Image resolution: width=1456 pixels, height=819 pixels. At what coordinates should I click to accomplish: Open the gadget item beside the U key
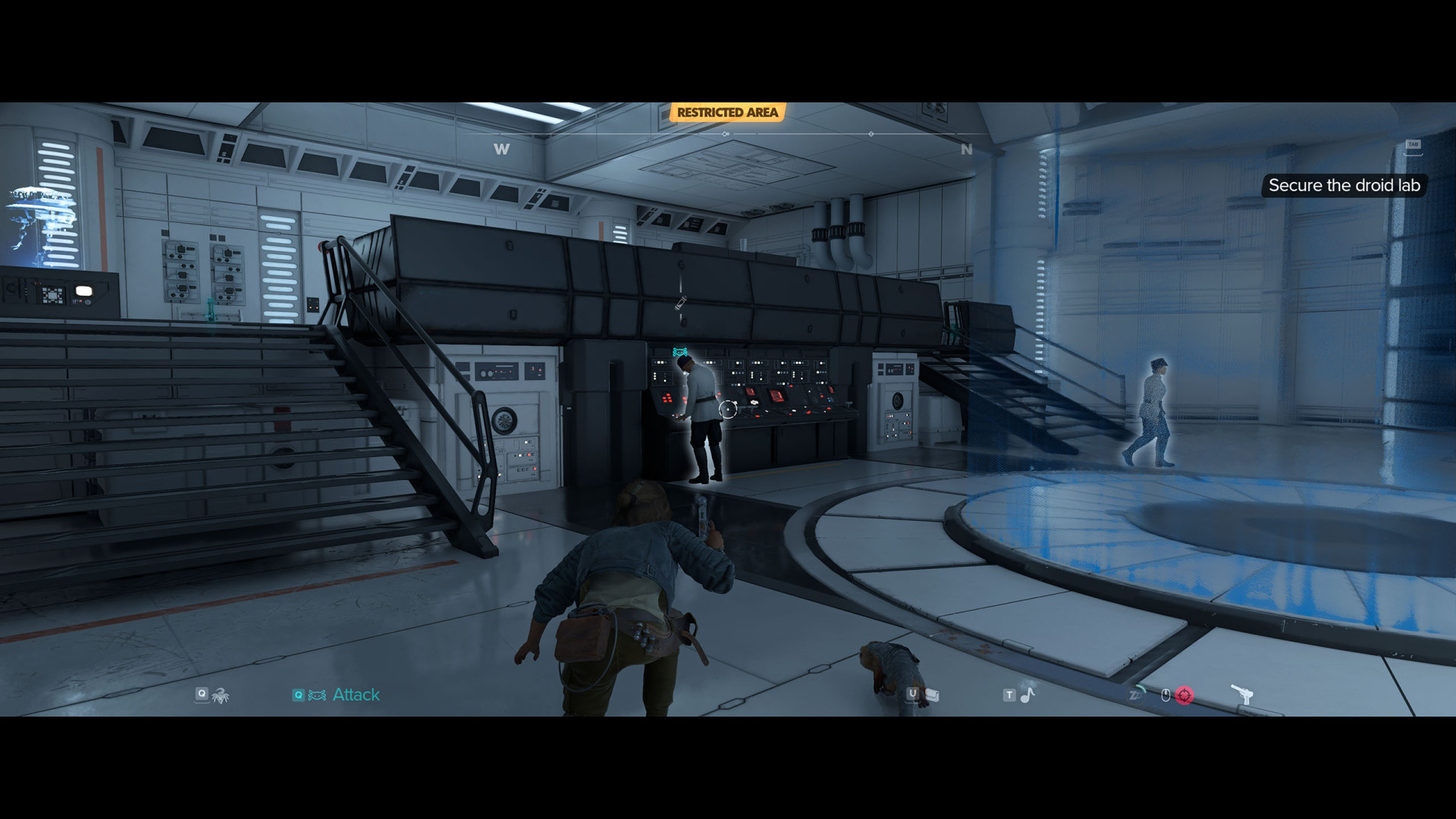[x=932, y=695]
